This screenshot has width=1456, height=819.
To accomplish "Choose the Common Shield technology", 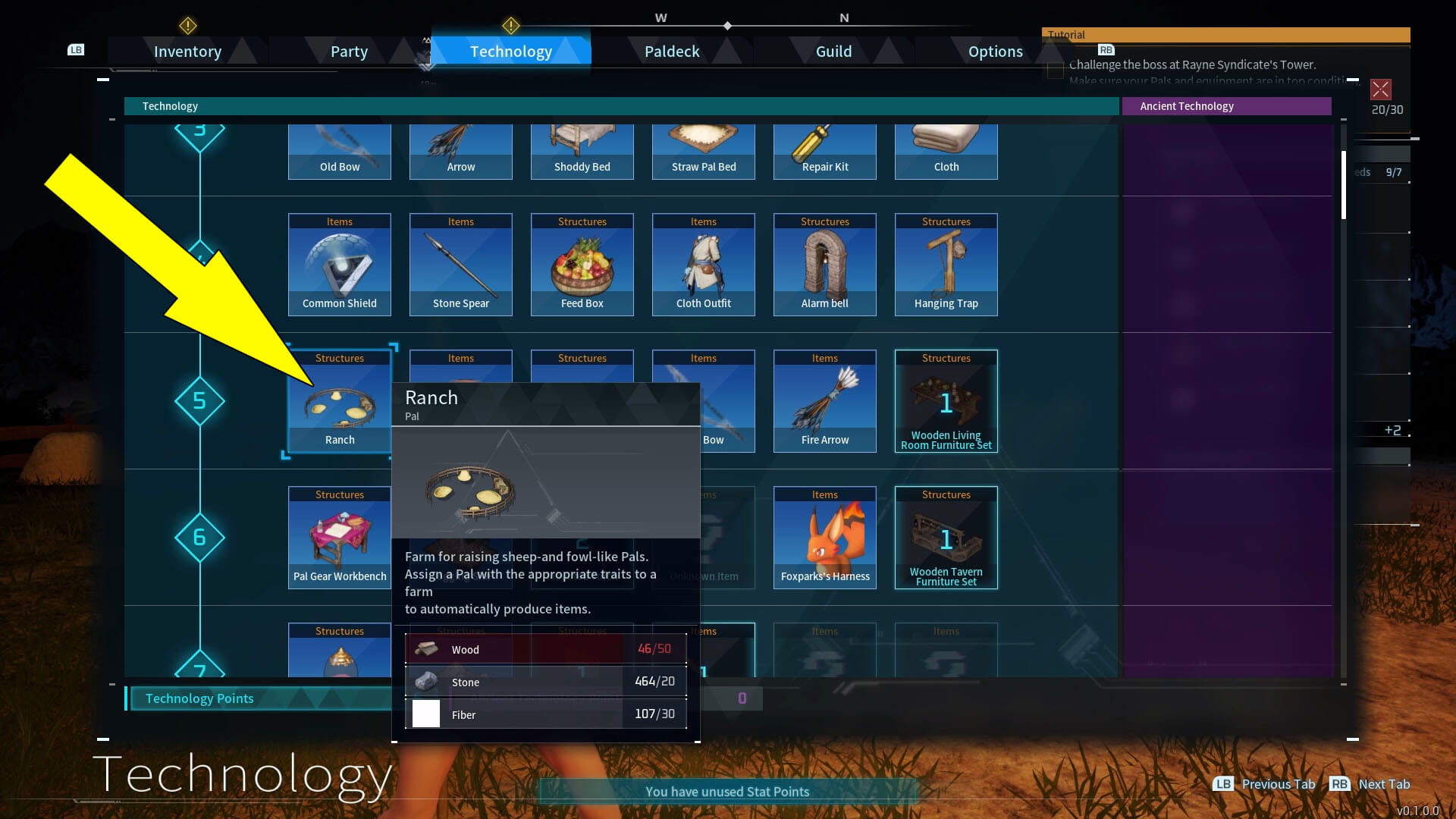I will click(339, 265).
